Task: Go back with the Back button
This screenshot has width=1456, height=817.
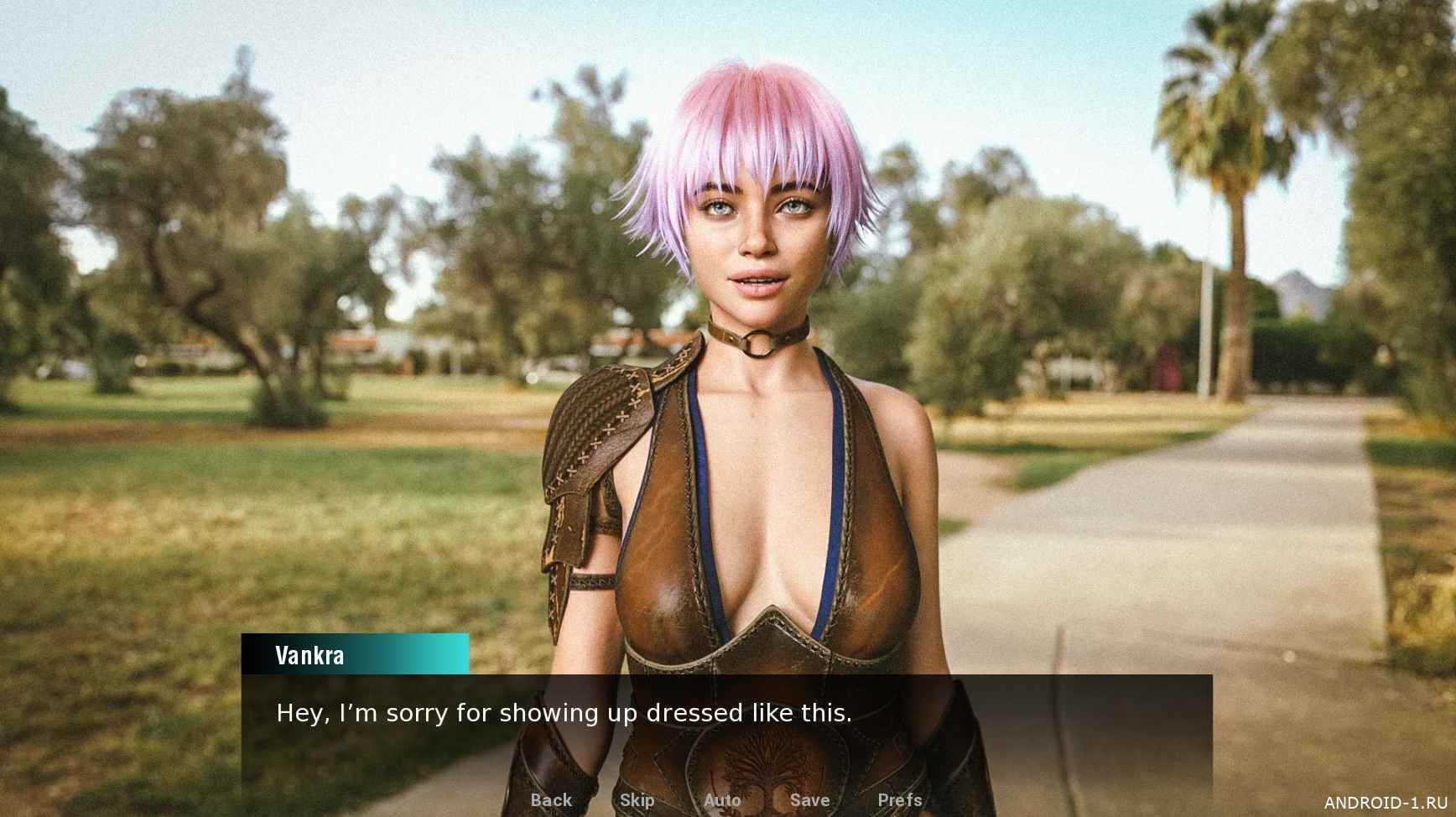Action: tap(551, 800)
